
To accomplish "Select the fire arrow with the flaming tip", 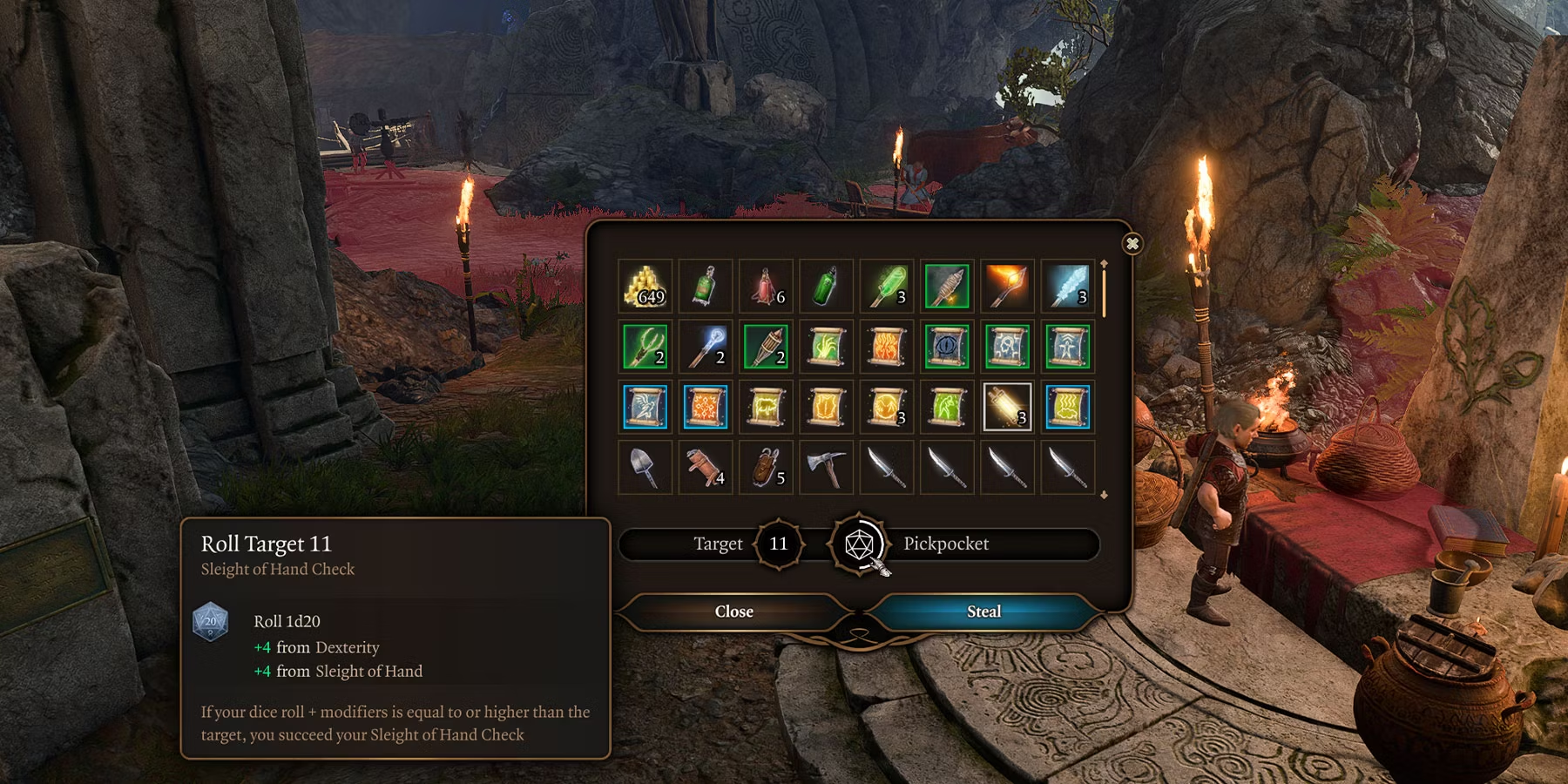I will pos(1007,286).
